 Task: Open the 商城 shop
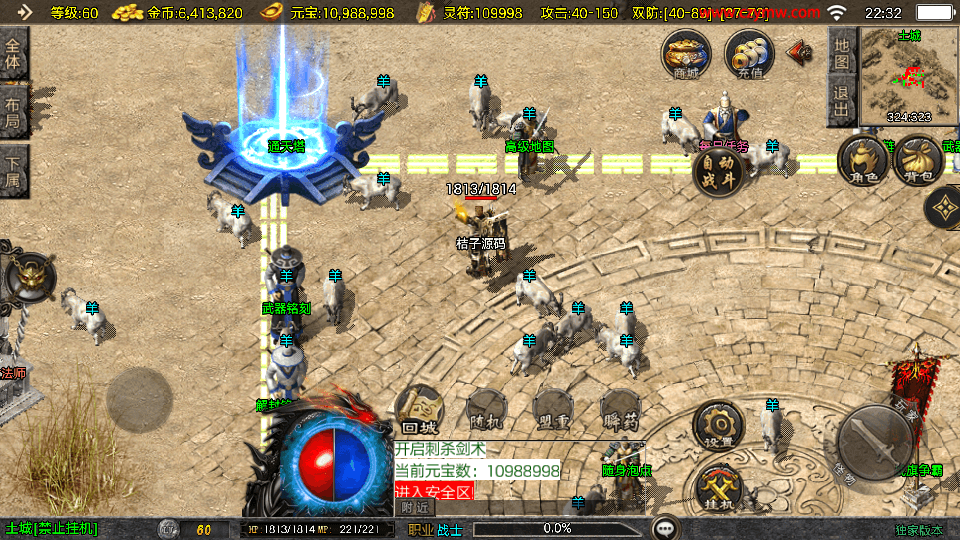click(686, 53)
